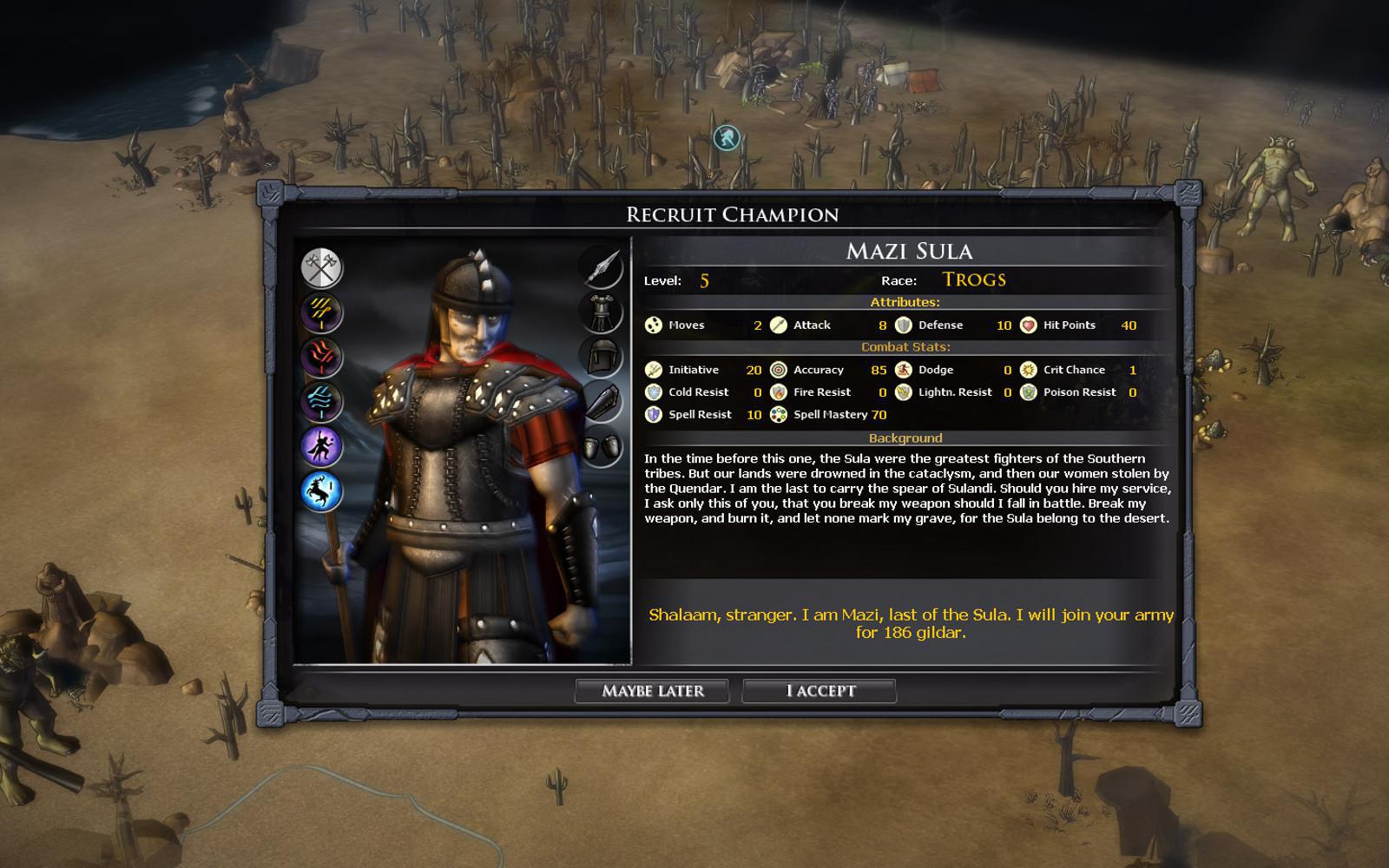Select the crossed axes trait icon
The image size is (1389, 868).
(x=322, y=267)
